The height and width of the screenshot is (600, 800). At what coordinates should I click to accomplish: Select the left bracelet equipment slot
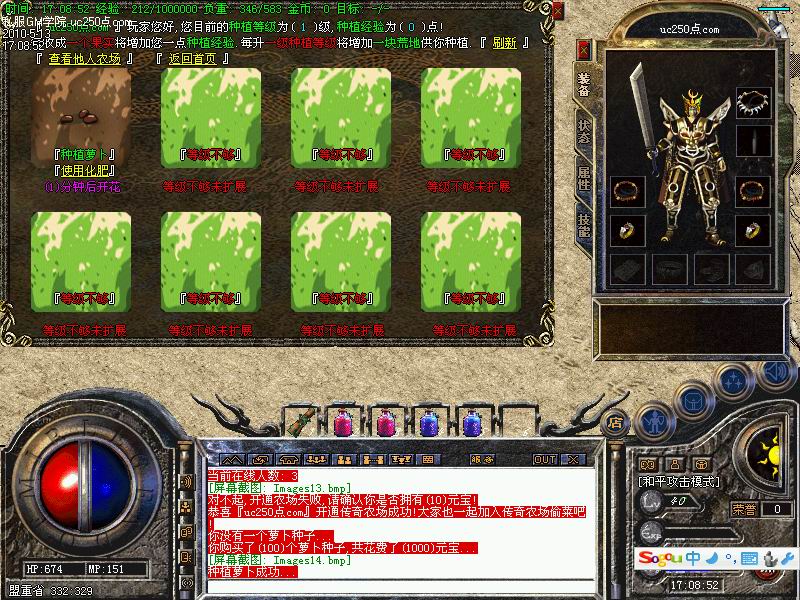click(626, 190)
